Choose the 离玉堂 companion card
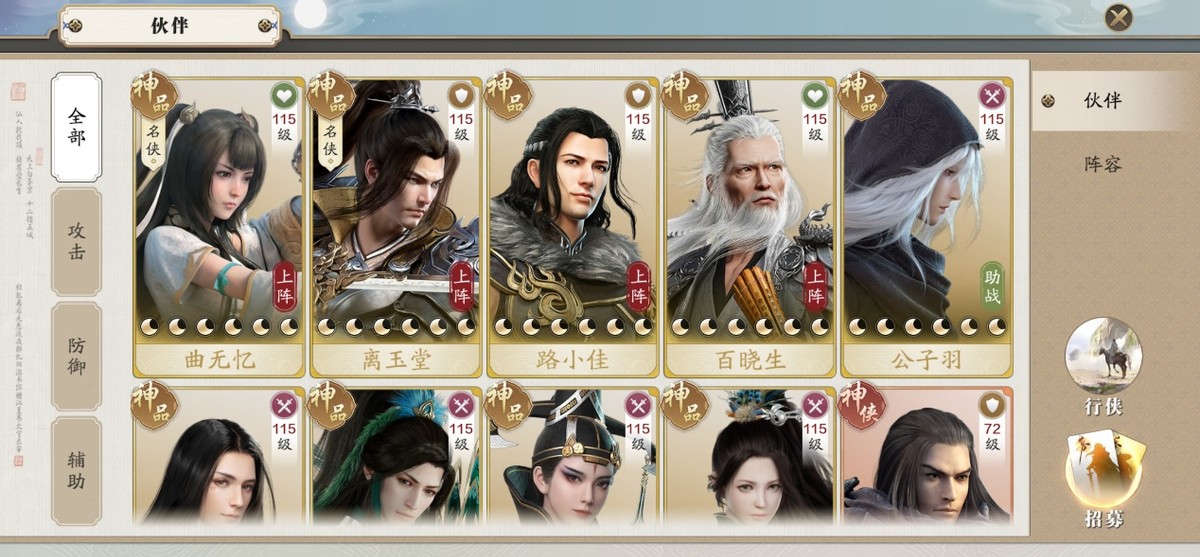This screenshot has width=1200, height=557. [x=395, y=220]
